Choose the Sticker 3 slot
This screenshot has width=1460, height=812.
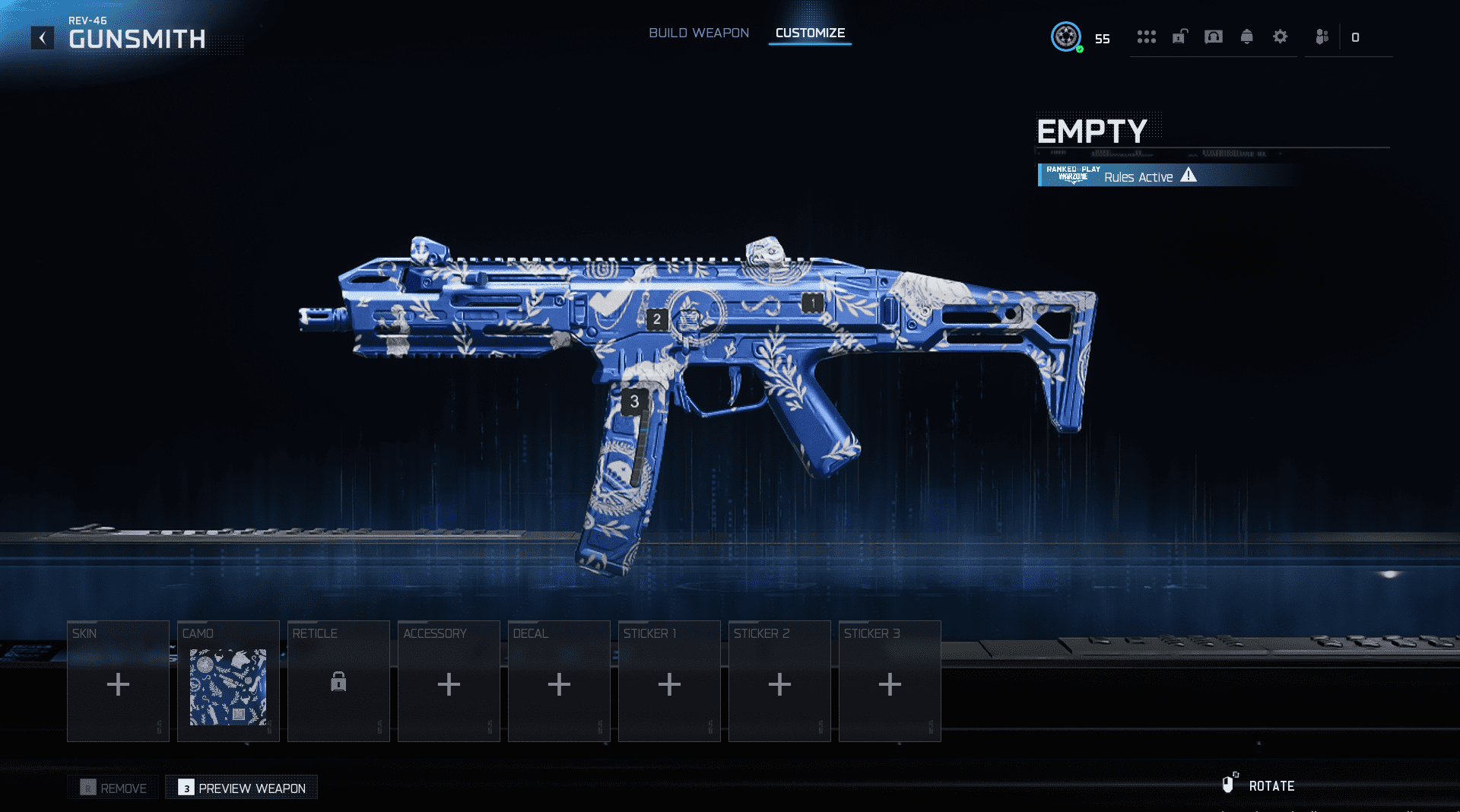890,681
